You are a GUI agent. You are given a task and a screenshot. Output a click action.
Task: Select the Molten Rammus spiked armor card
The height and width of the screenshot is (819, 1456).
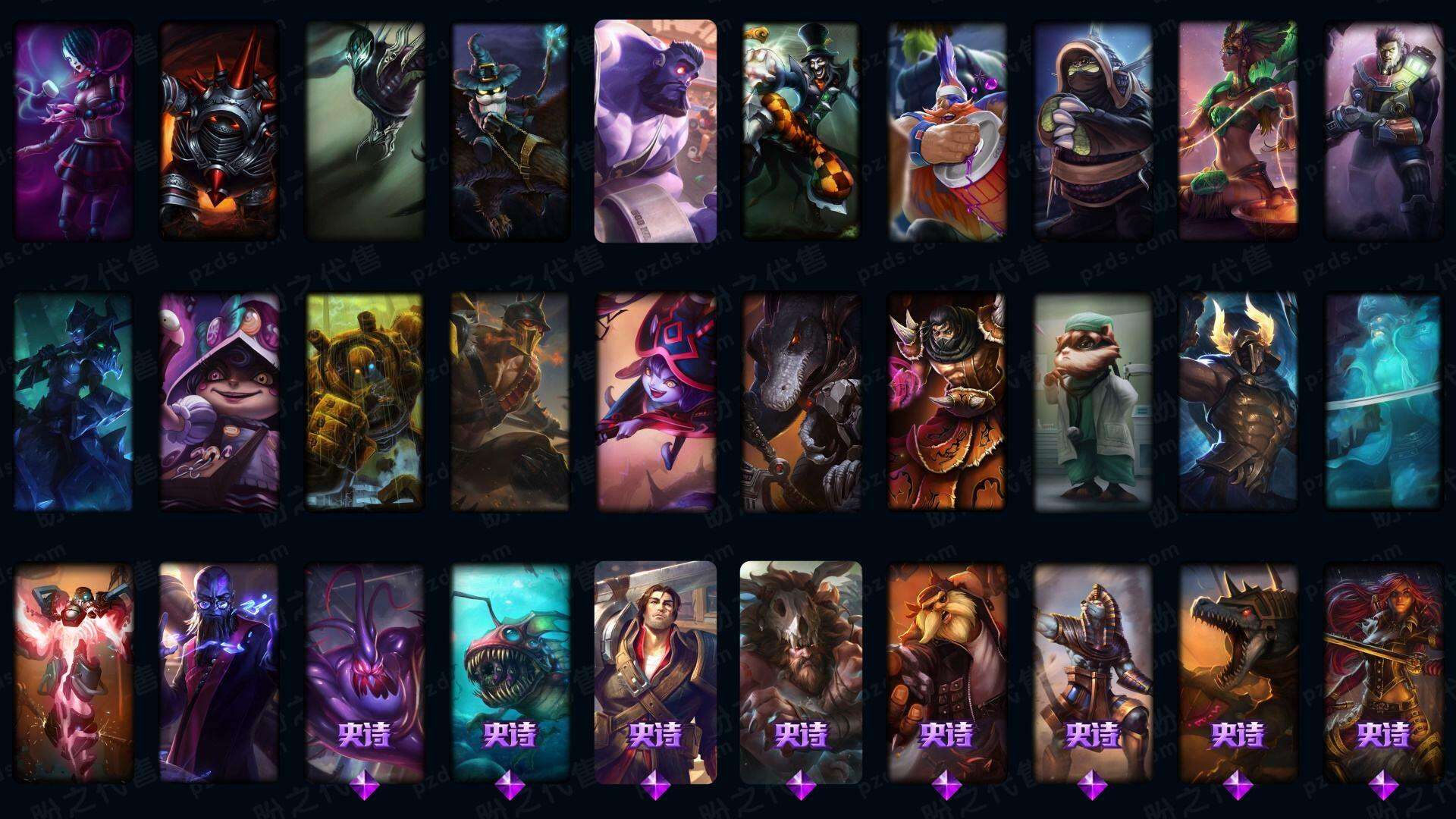pos(218,130)
